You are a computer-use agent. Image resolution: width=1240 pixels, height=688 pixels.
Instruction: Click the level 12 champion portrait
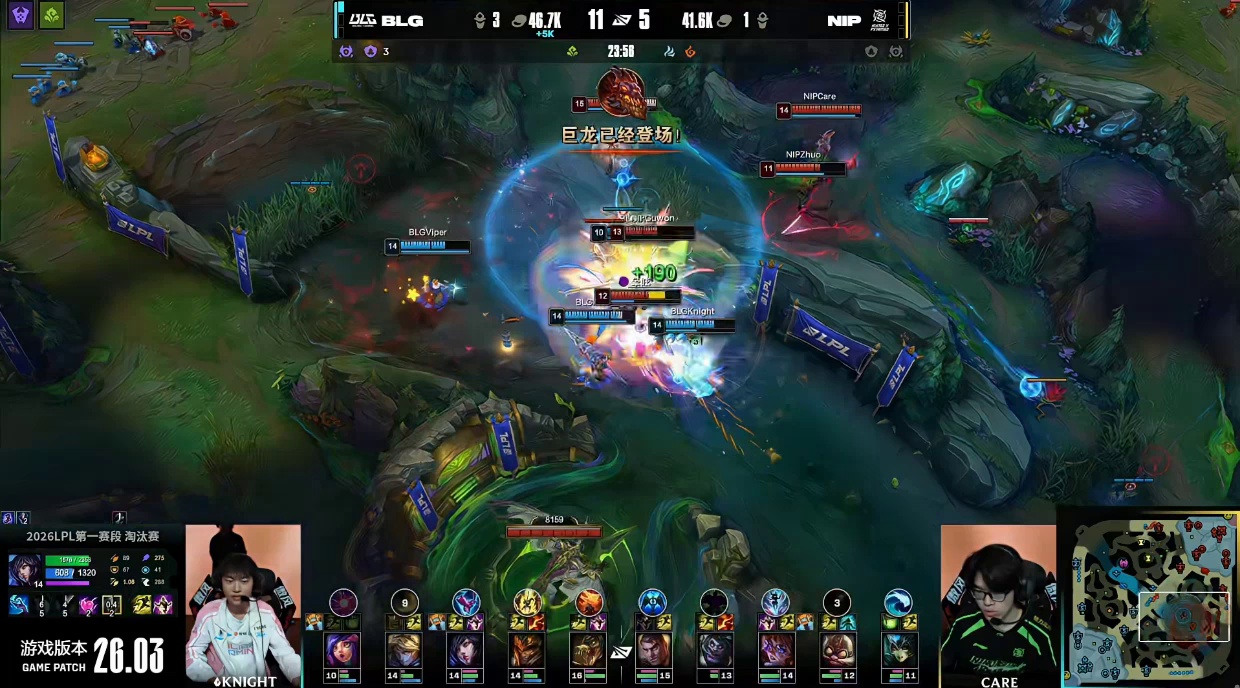[x=836, y=651]
